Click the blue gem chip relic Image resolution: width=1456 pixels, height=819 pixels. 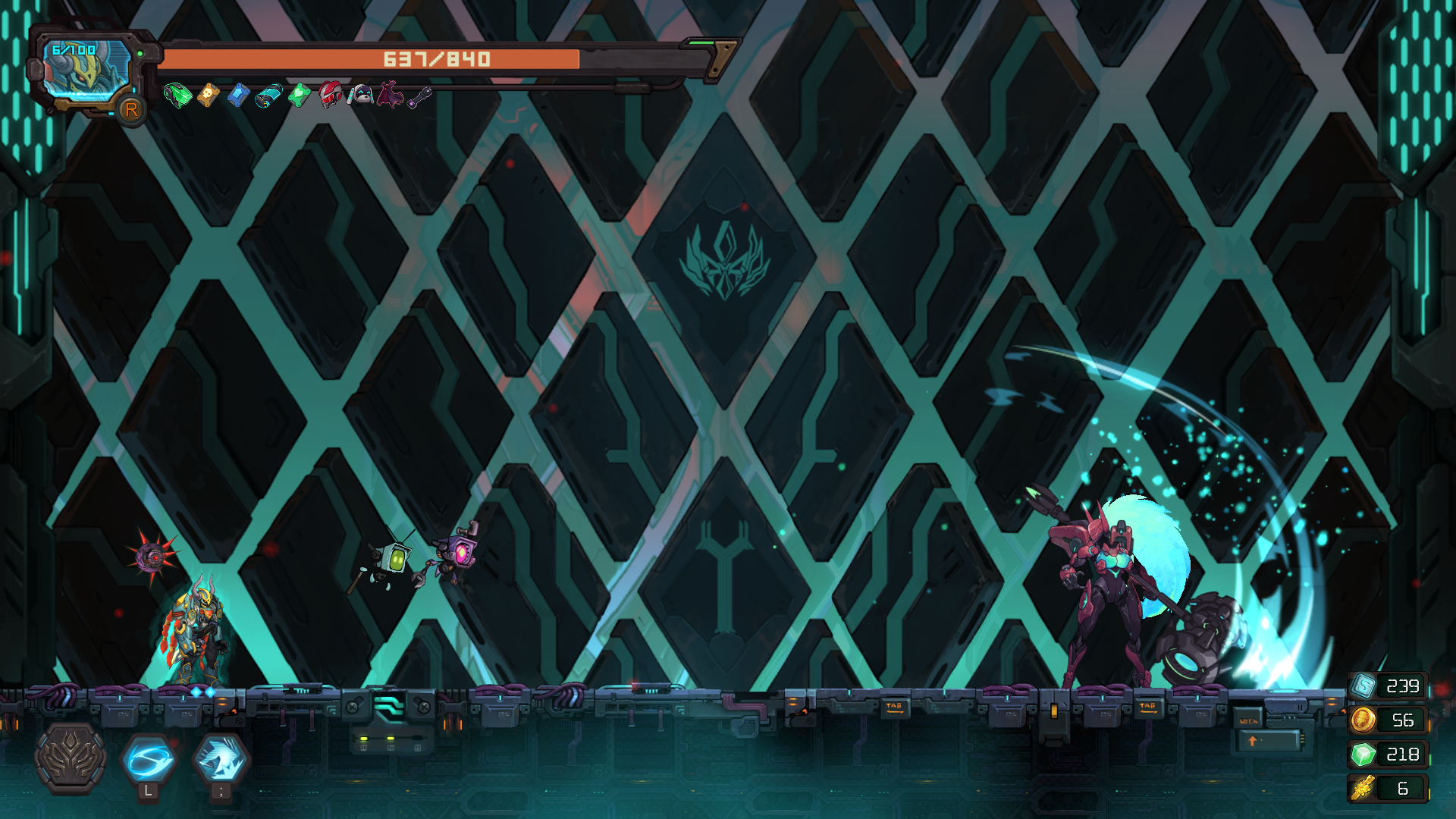(238, 96)
